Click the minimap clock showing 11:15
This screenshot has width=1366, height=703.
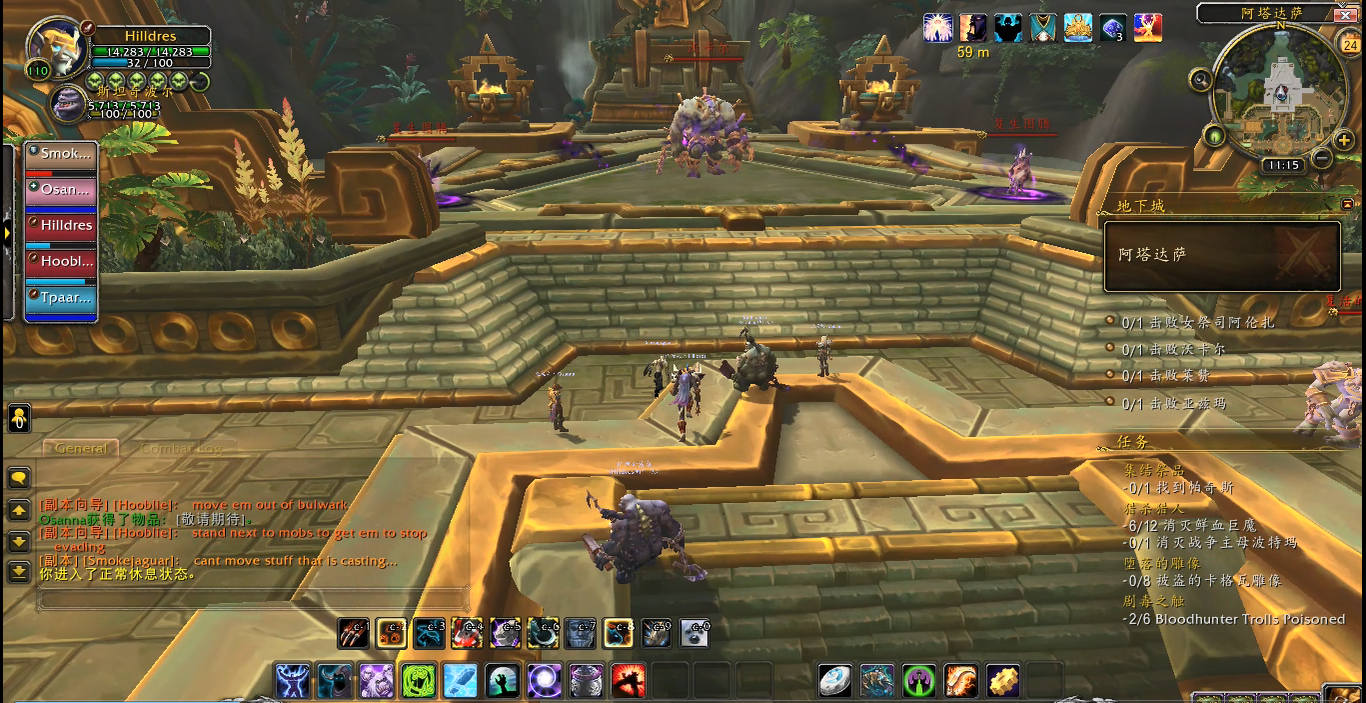coord(1281,166)
